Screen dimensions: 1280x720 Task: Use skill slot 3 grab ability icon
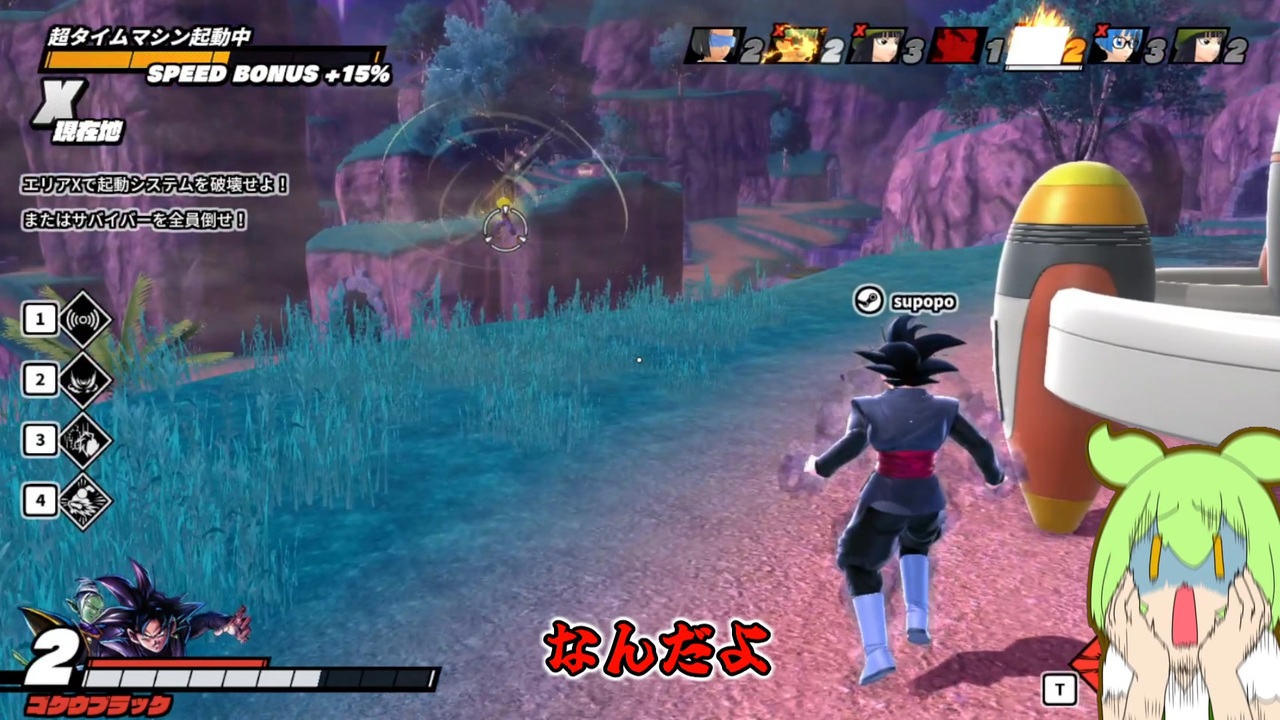click(x=85, y=440)
